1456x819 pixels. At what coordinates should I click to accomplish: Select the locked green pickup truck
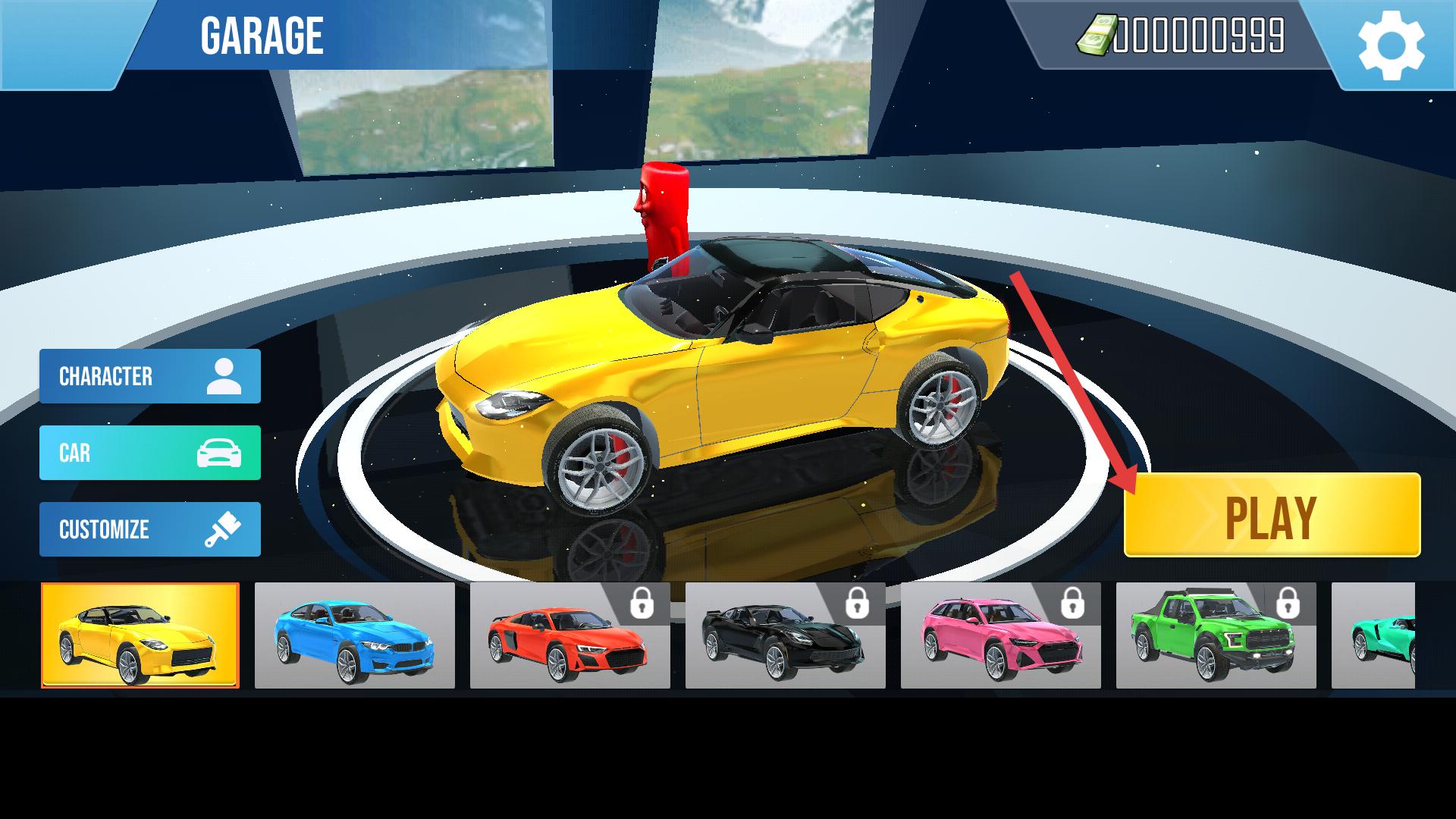[x=1216, y=635]
